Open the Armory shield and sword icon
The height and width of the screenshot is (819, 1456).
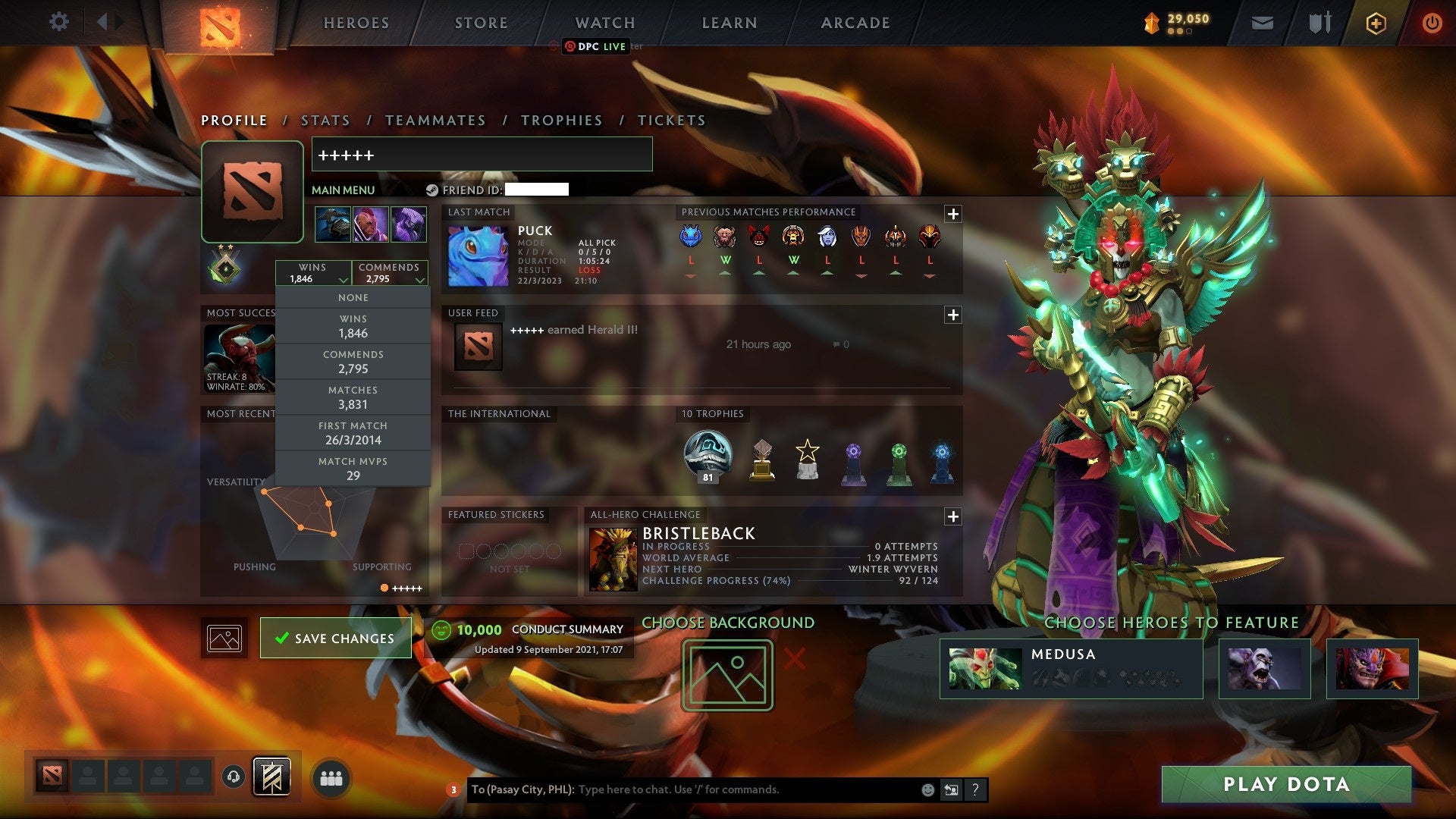[1319, 23]
